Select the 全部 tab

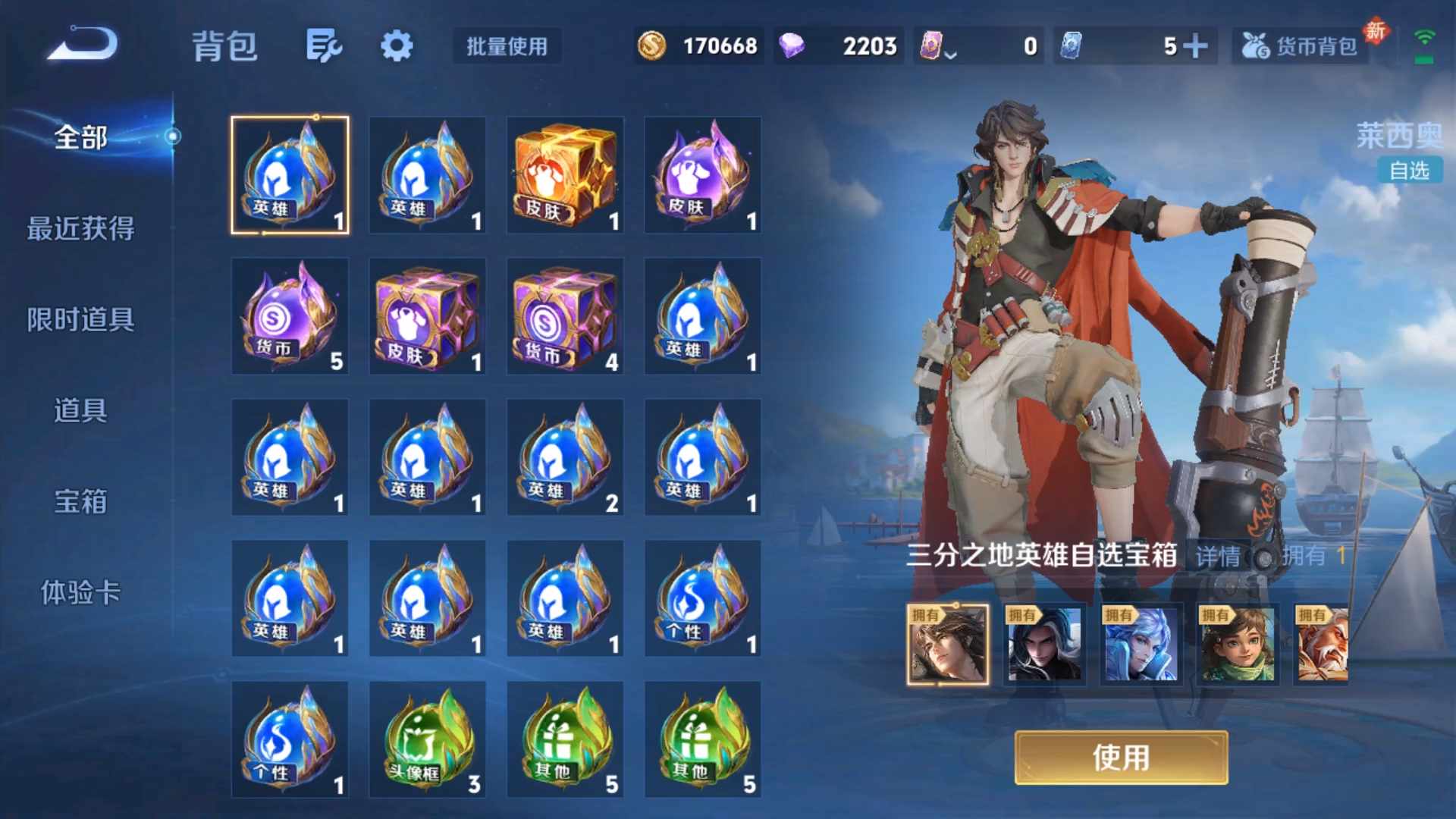point(81,137)
